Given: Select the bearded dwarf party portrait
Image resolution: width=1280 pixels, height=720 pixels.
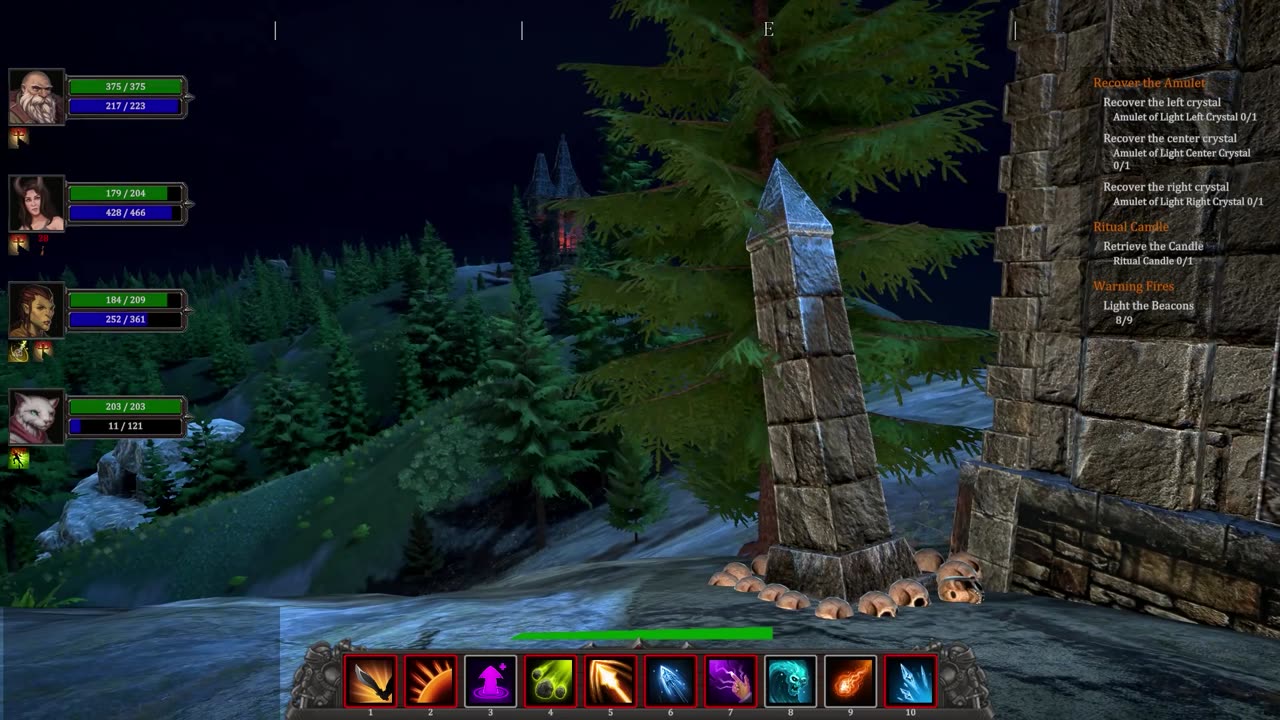Looking at the screenshot, I should click(37, 97).
